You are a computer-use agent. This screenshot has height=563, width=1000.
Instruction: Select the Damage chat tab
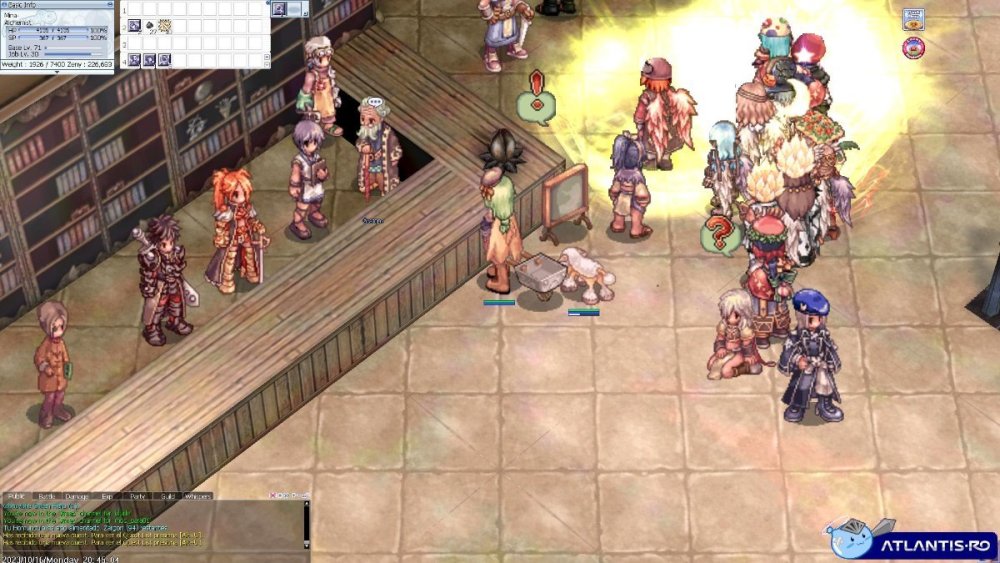[77, 496]
